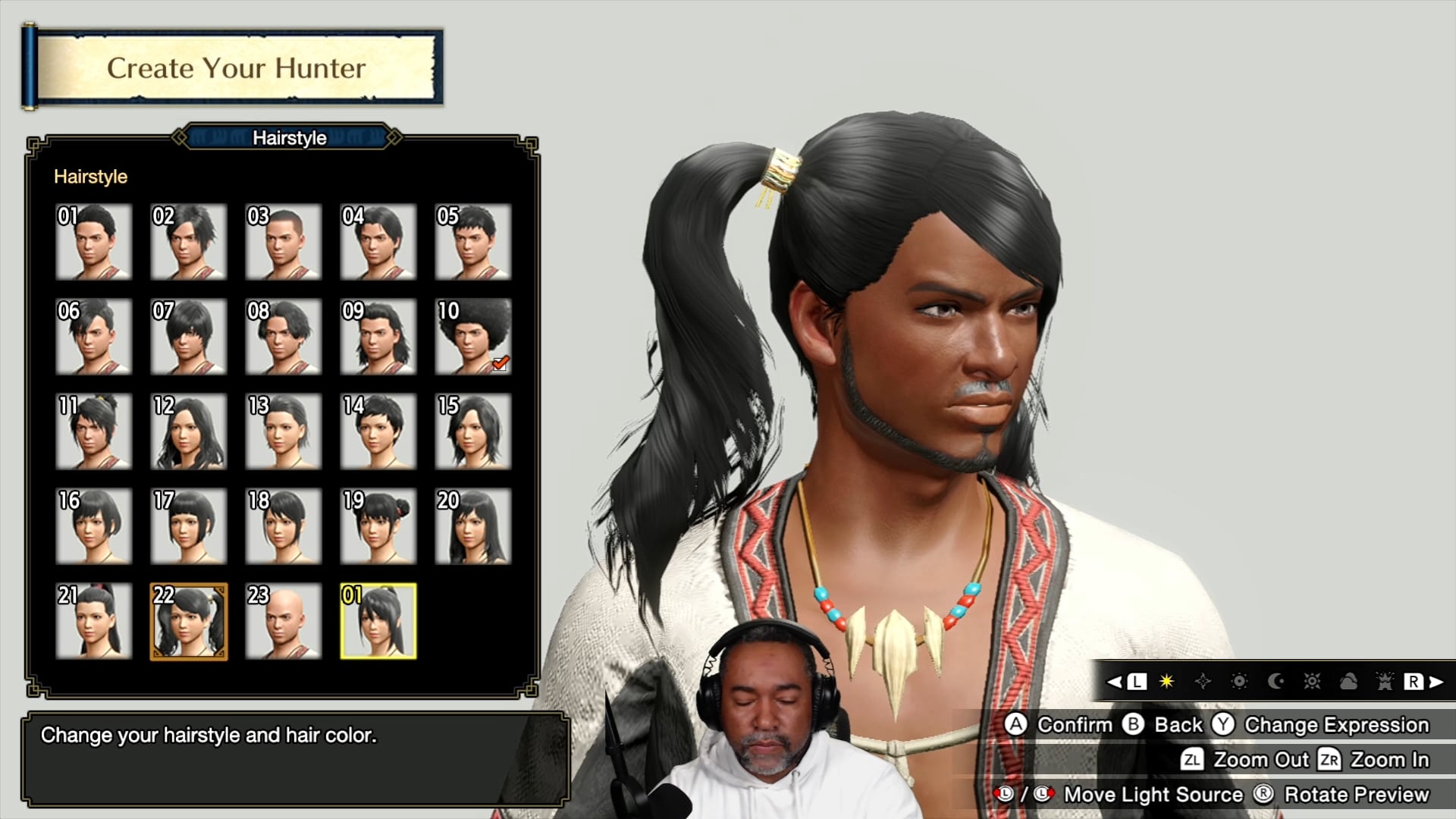Click the left arrow of lighting selector
The height and width of the screenshot is (819, 1456).
[x=1113, y=682]
